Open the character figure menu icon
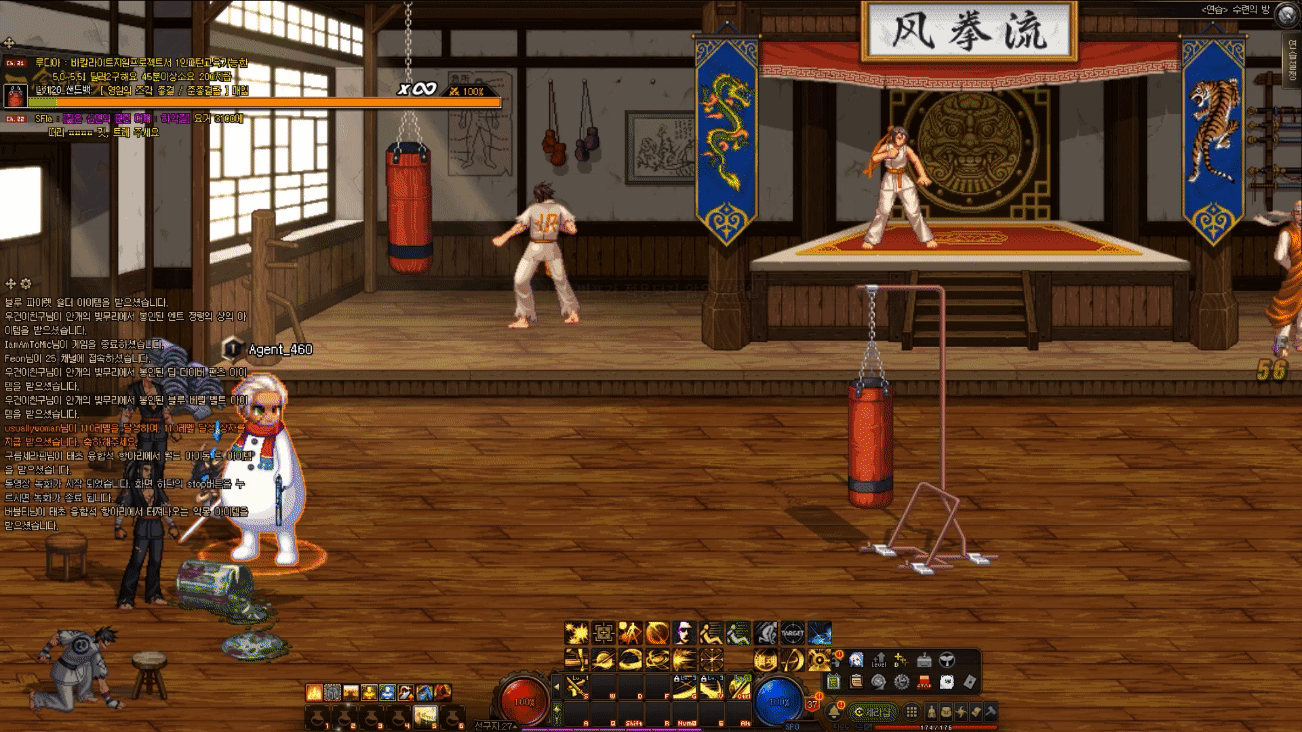Viewport: 1302px width, 732px height. (931, 712)
